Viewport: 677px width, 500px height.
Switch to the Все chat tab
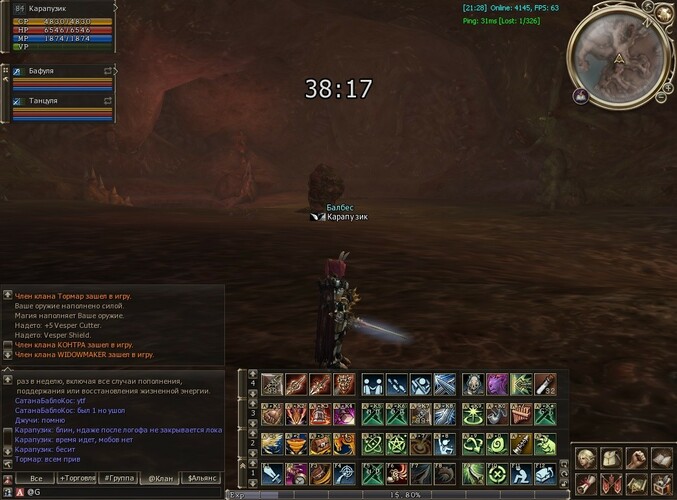pyautogui.click(x=35, y=478)
